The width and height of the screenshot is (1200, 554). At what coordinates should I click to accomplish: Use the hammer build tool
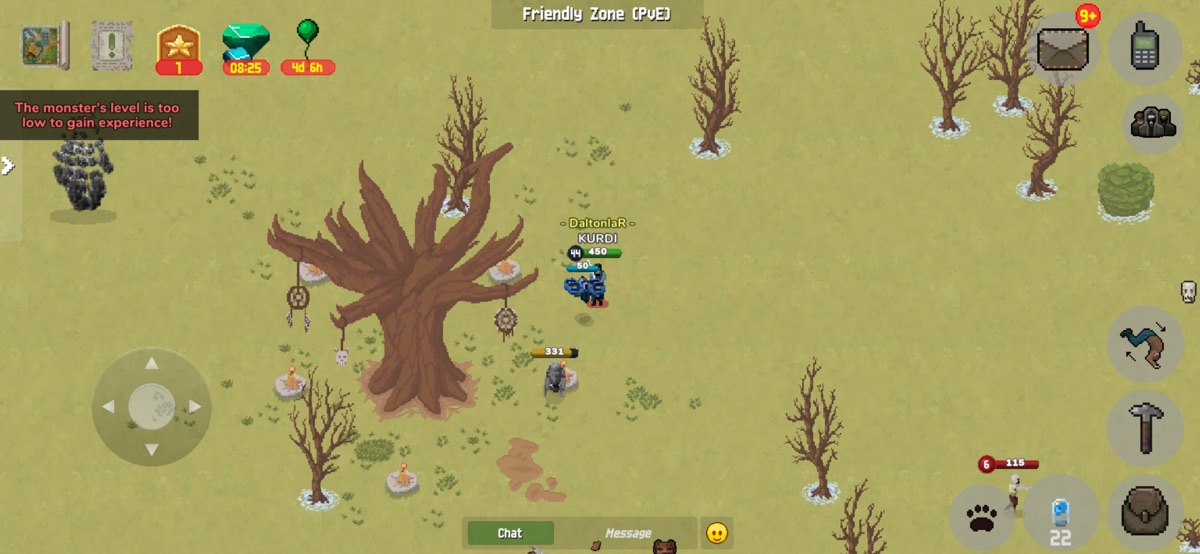[1145, 427]
